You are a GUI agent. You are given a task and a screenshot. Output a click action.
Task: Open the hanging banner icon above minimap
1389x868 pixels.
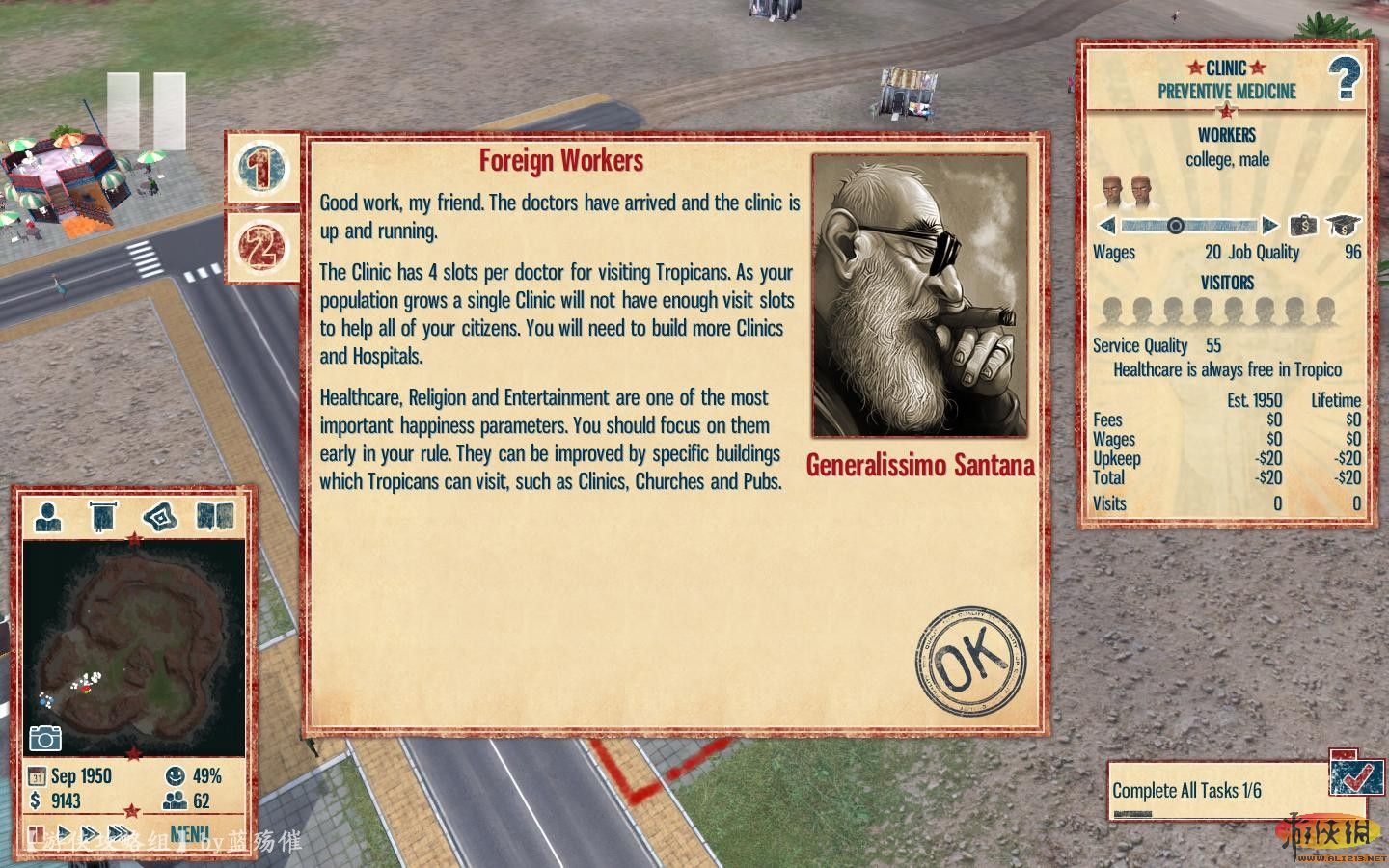tap(102, 516)
